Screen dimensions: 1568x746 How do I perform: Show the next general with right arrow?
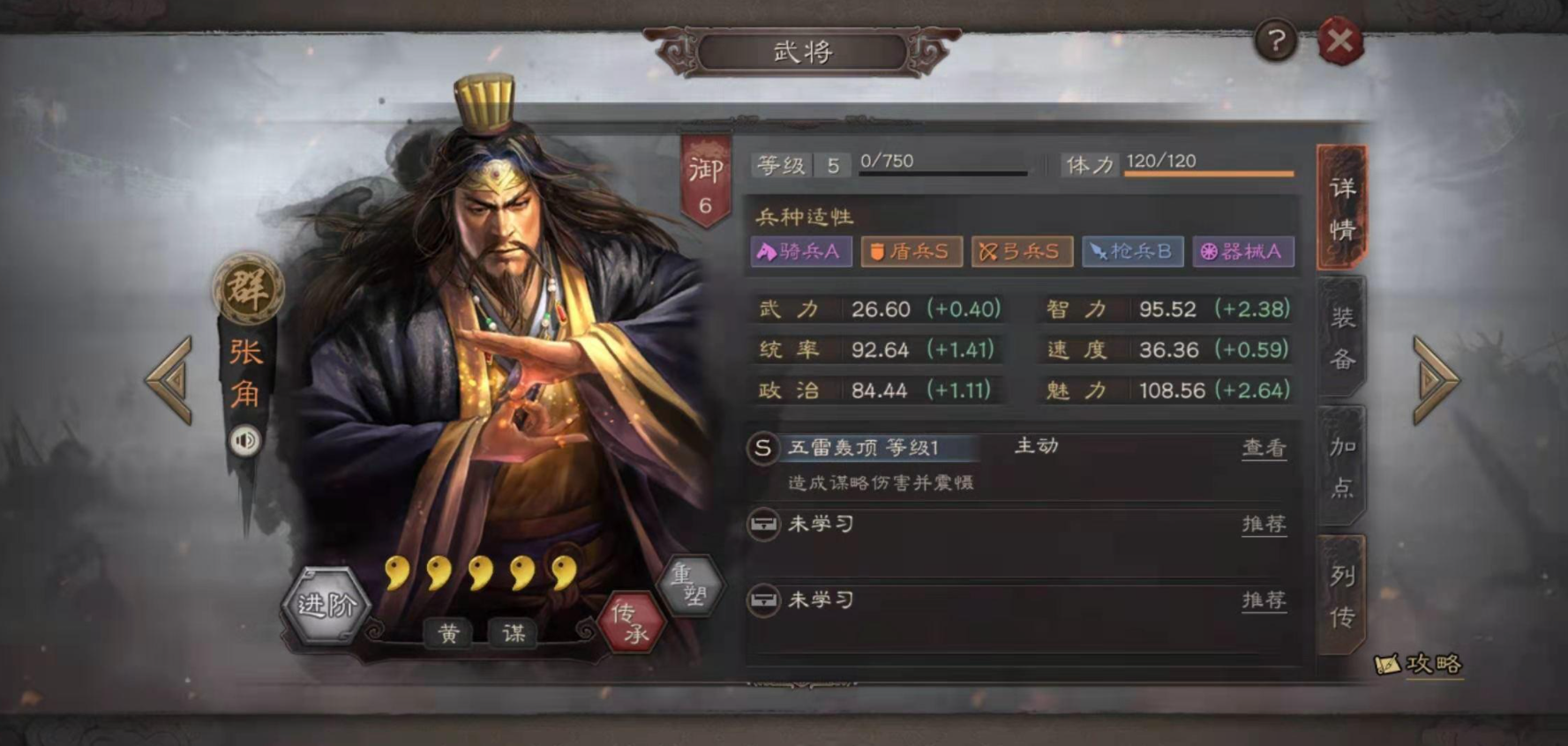click(1435, 380)
